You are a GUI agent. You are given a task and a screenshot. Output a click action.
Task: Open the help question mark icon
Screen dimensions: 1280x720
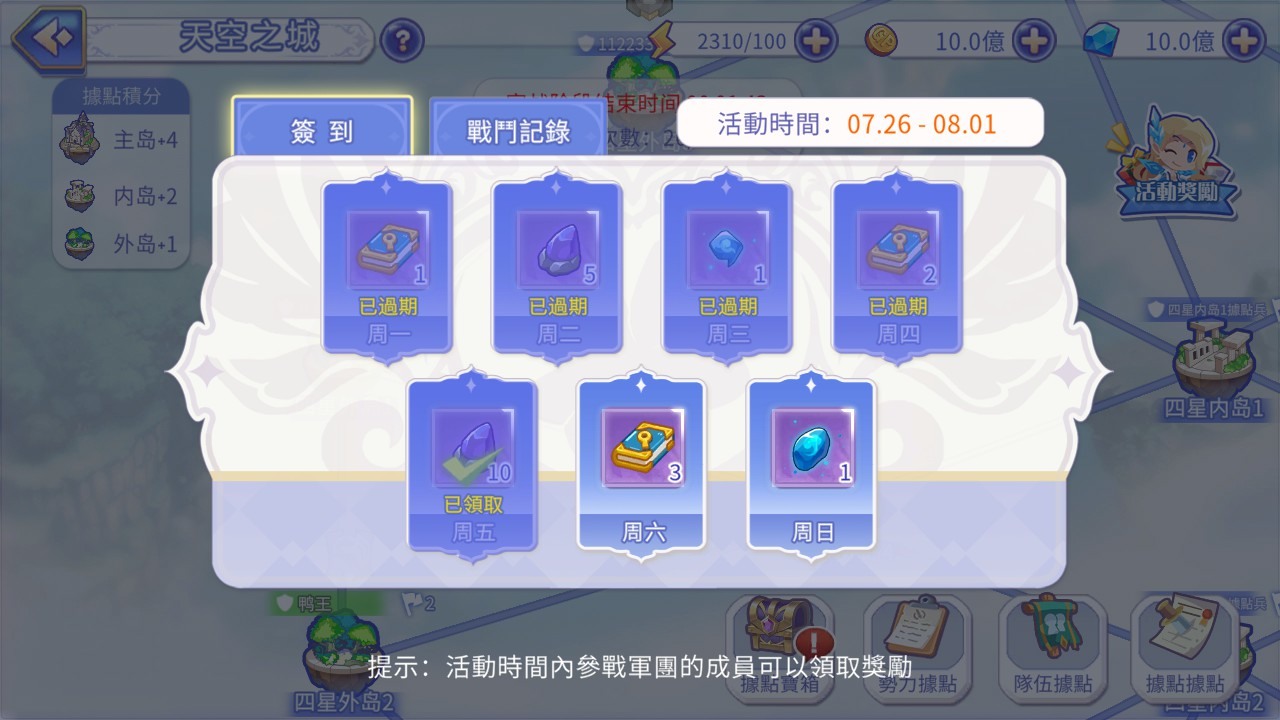click(x=402, y=41)
